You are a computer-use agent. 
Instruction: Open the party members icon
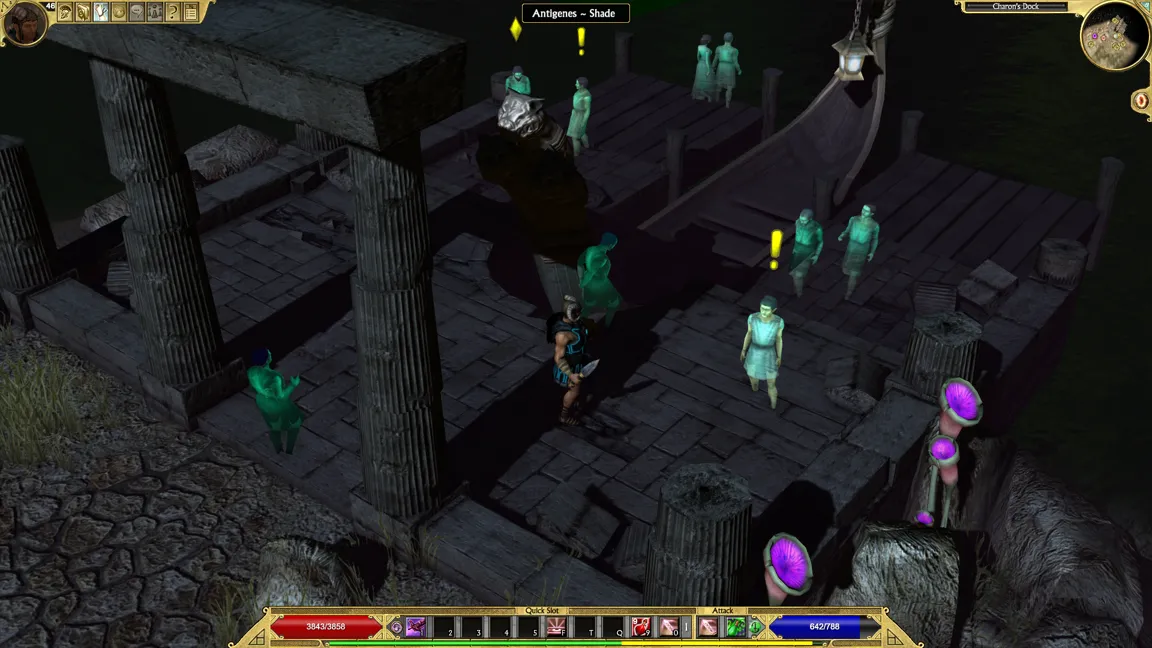tap(154, 13)
